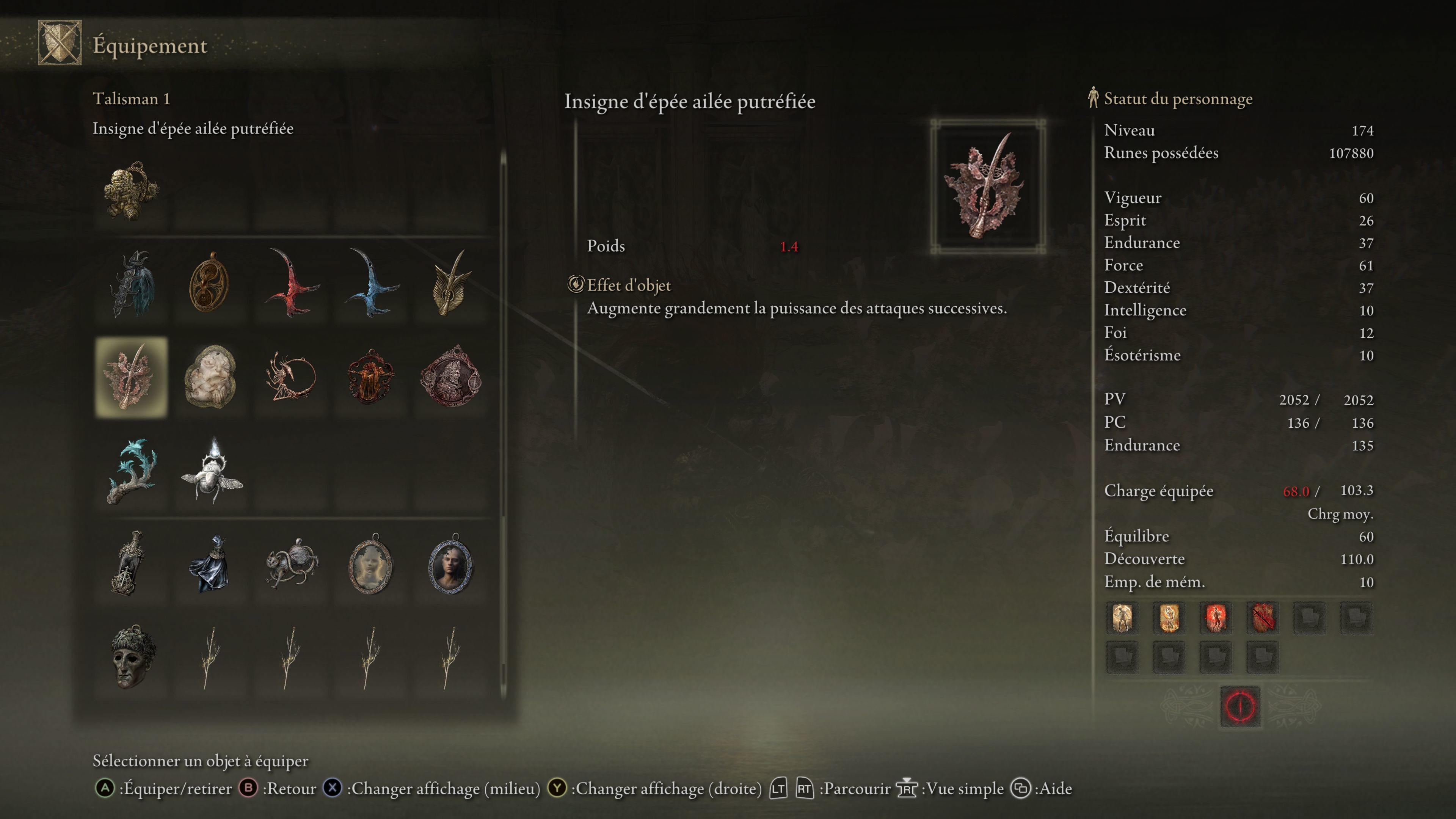The height and width of the screenshot is (819, 1456).
Task: Select the stone mask head talisman
Action: (x=131, y=657)
